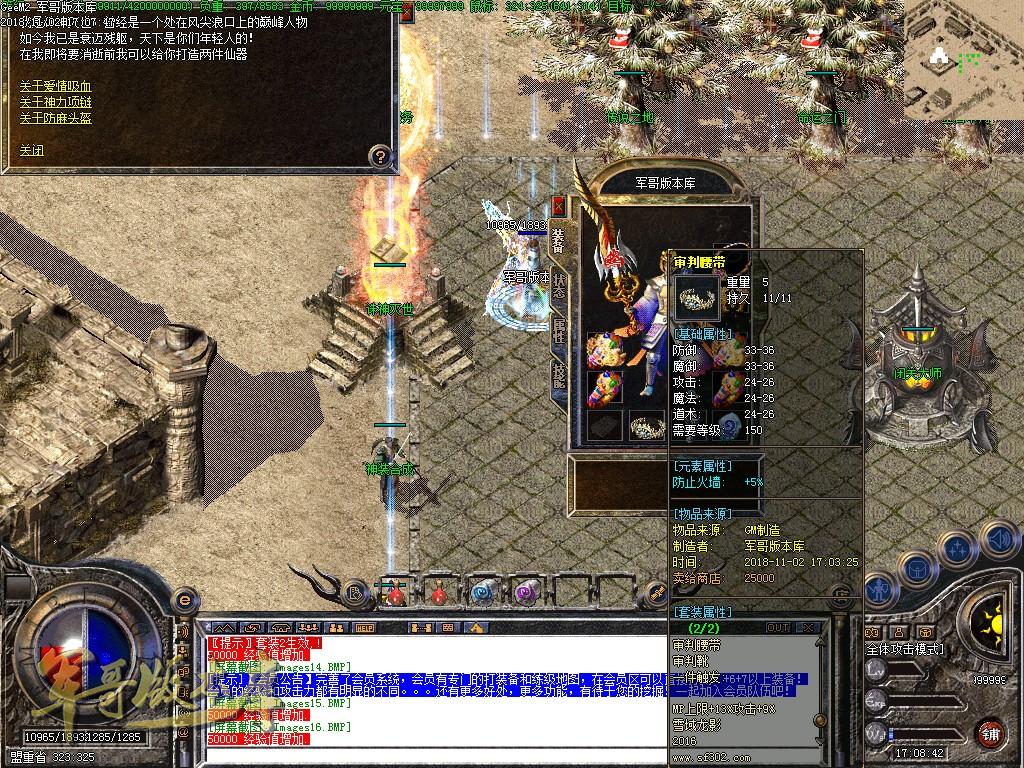Select the 关于神力项链 dialogue option

[55, 102]
